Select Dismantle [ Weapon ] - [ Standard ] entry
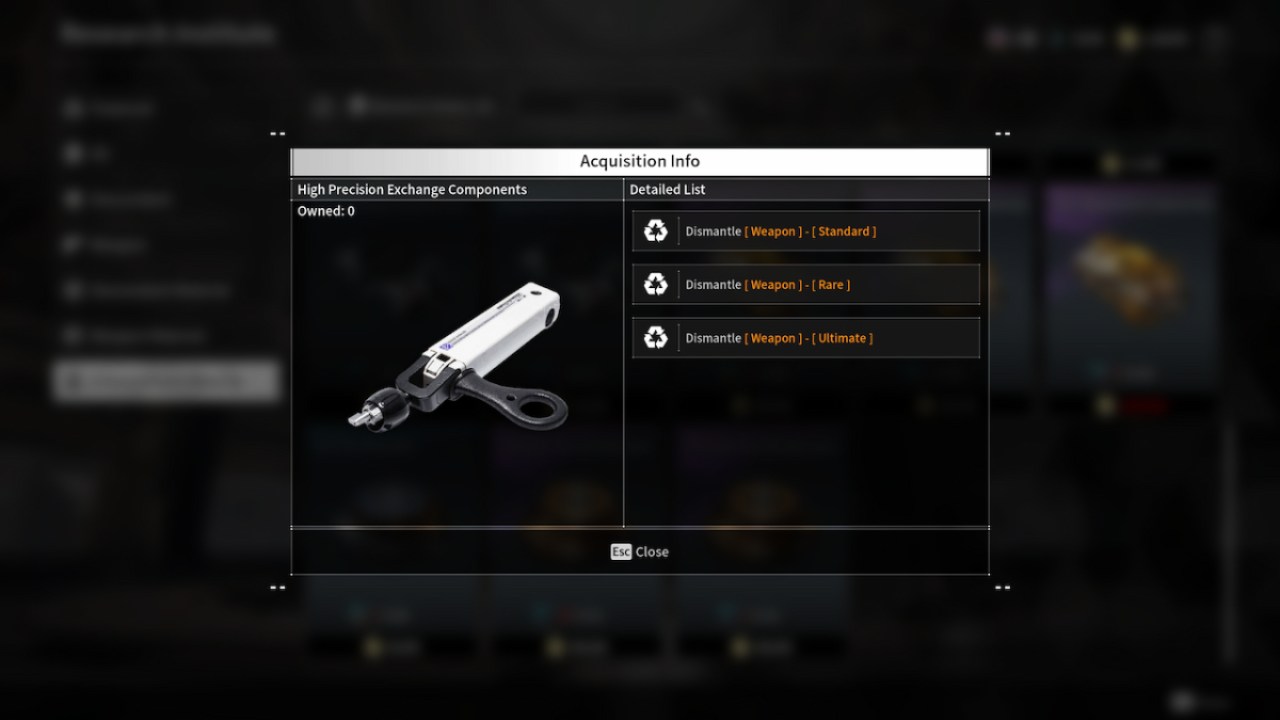 (x=806, y=230)
